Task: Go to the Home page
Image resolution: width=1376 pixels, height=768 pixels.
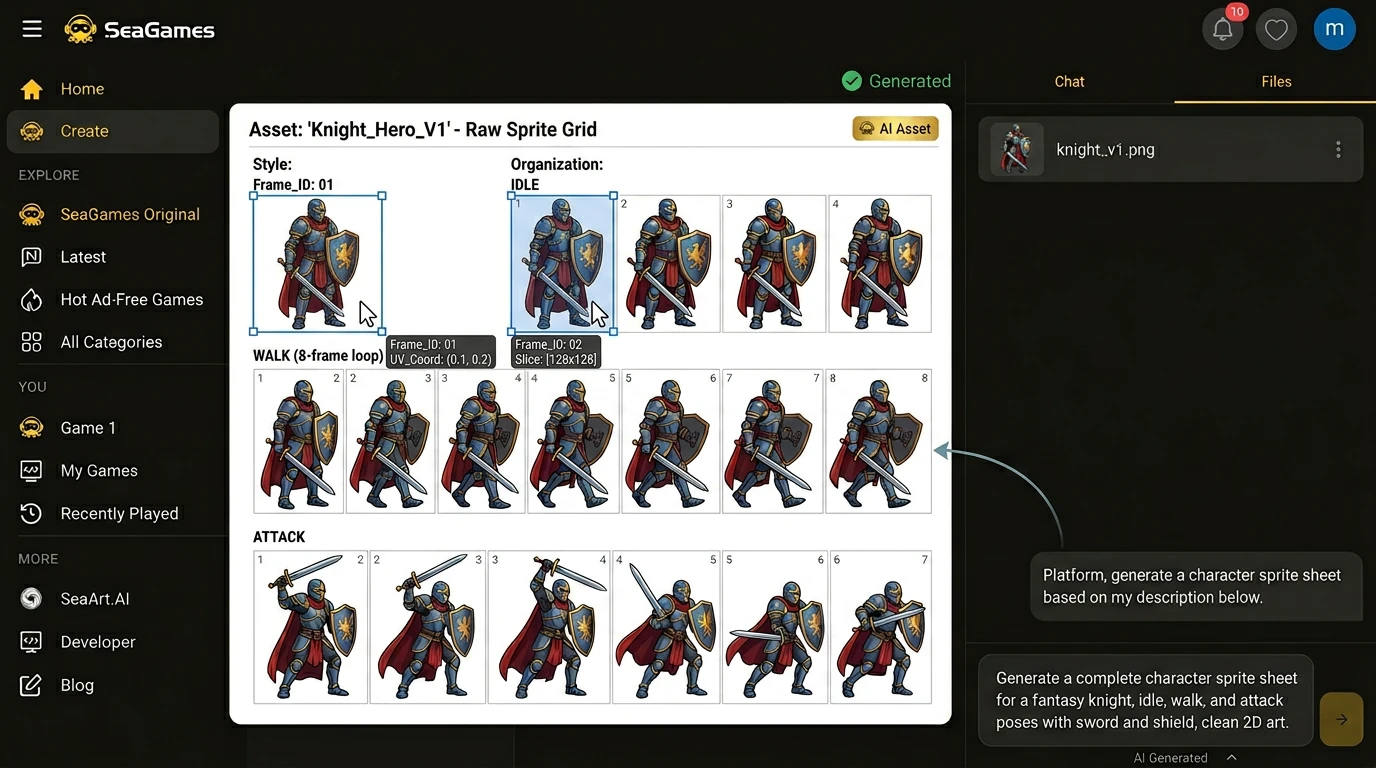Action: pyautogui.click(x=81, y=89)
